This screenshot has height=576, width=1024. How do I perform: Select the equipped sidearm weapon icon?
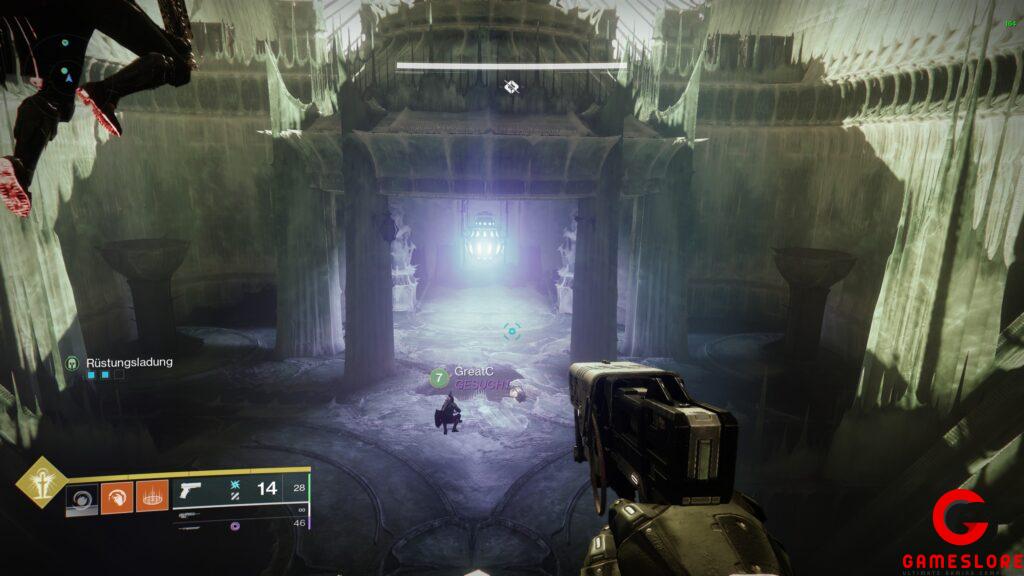tap(190, 490)
